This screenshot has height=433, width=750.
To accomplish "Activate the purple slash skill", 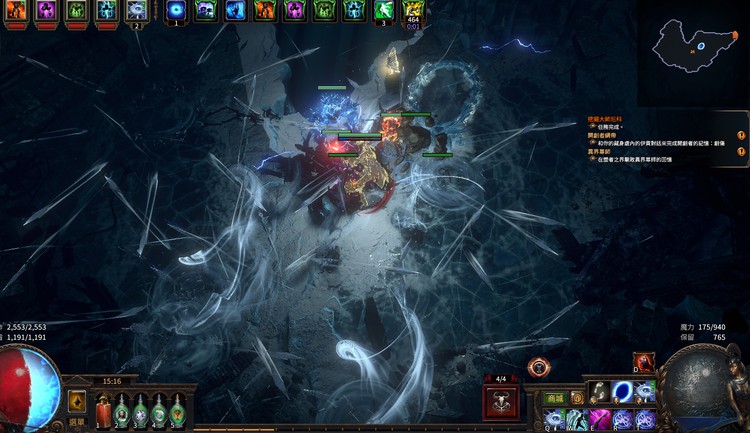I will (599, 420).
